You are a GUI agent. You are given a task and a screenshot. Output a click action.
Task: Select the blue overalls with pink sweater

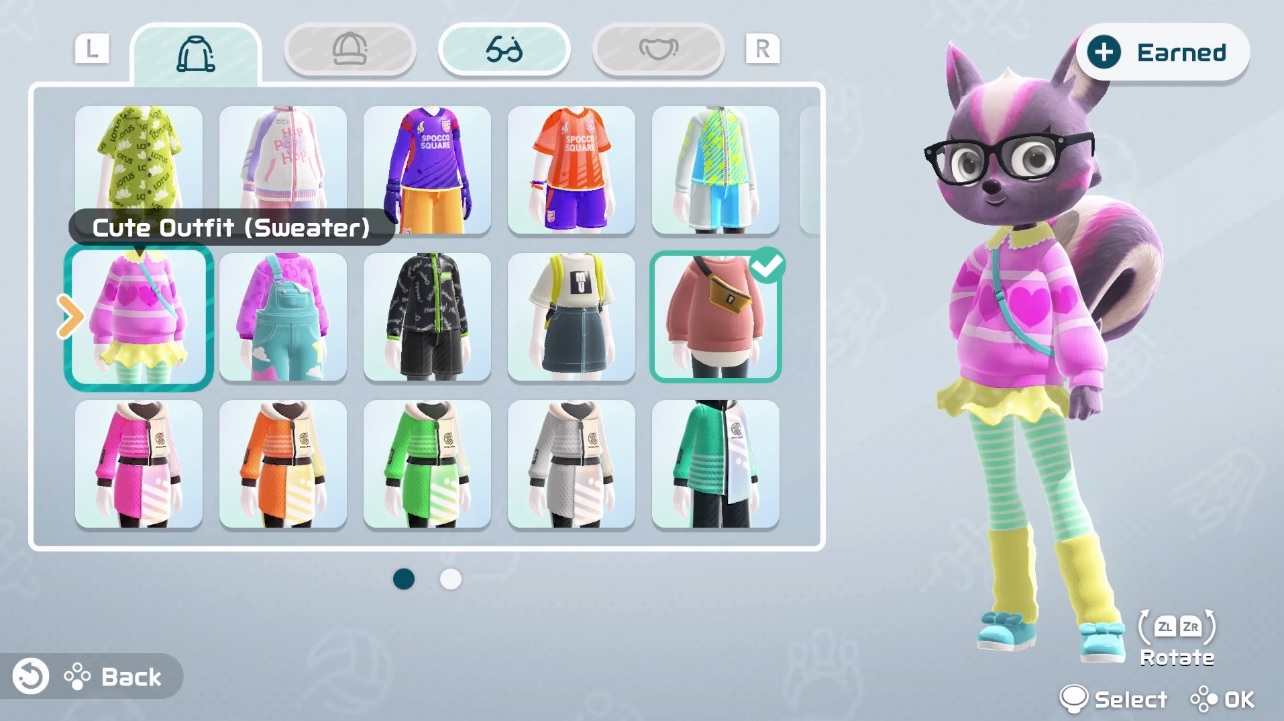283,317
